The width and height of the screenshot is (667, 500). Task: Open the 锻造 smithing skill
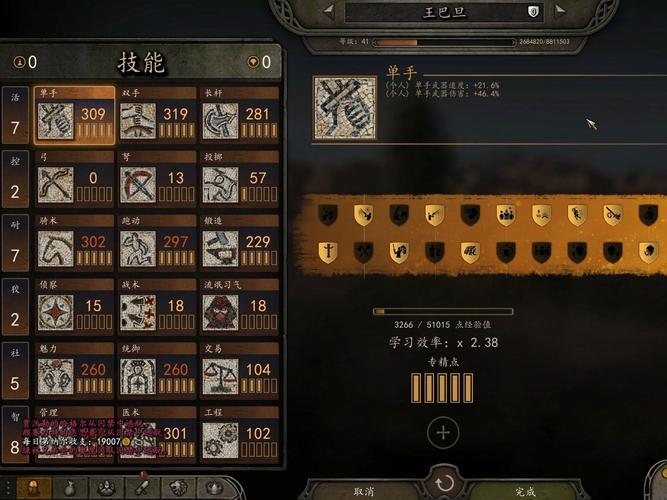pyautogui.click(x=238, y=246)
